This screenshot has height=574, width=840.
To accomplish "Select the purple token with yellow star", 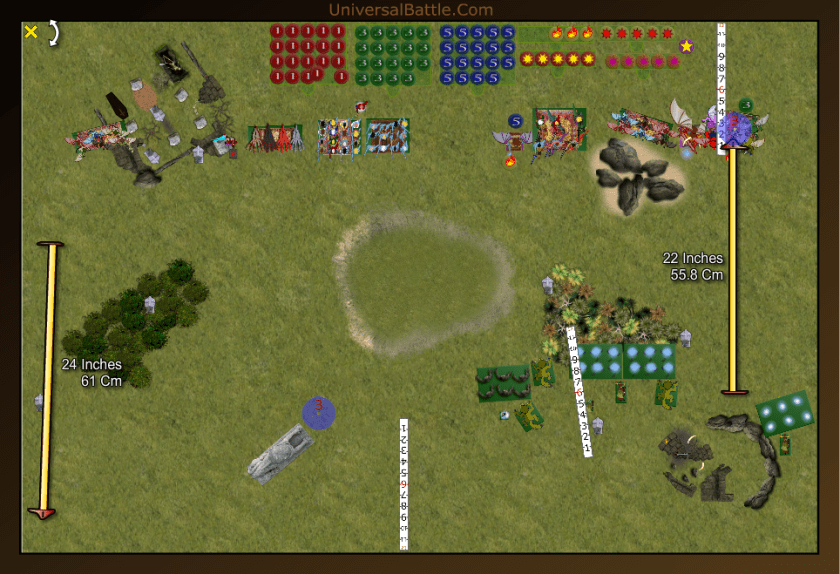I will pyautogui.click(x=686, y=46).
